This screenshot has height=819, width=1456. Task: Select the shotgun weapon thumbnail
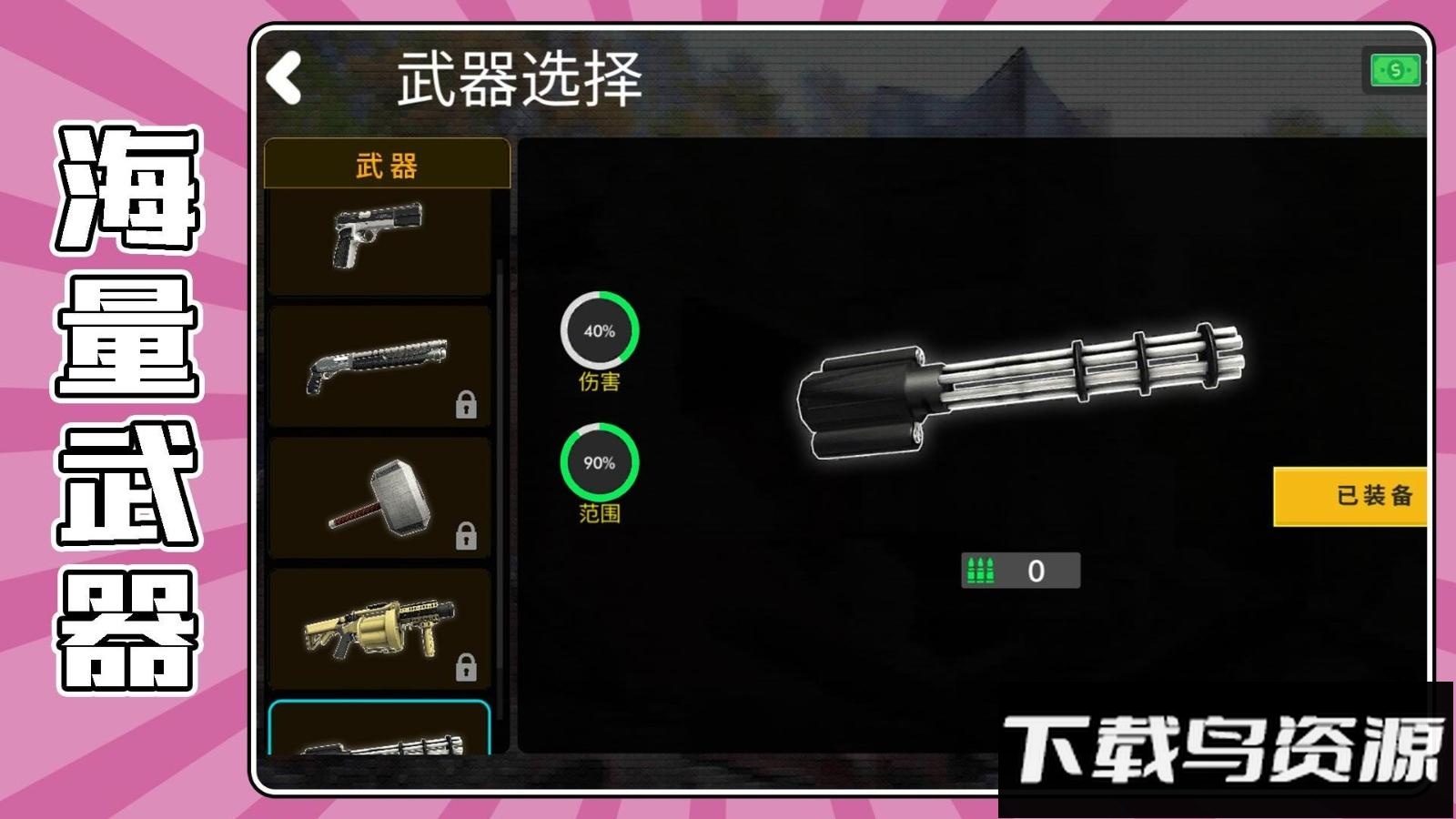(379, 362)
